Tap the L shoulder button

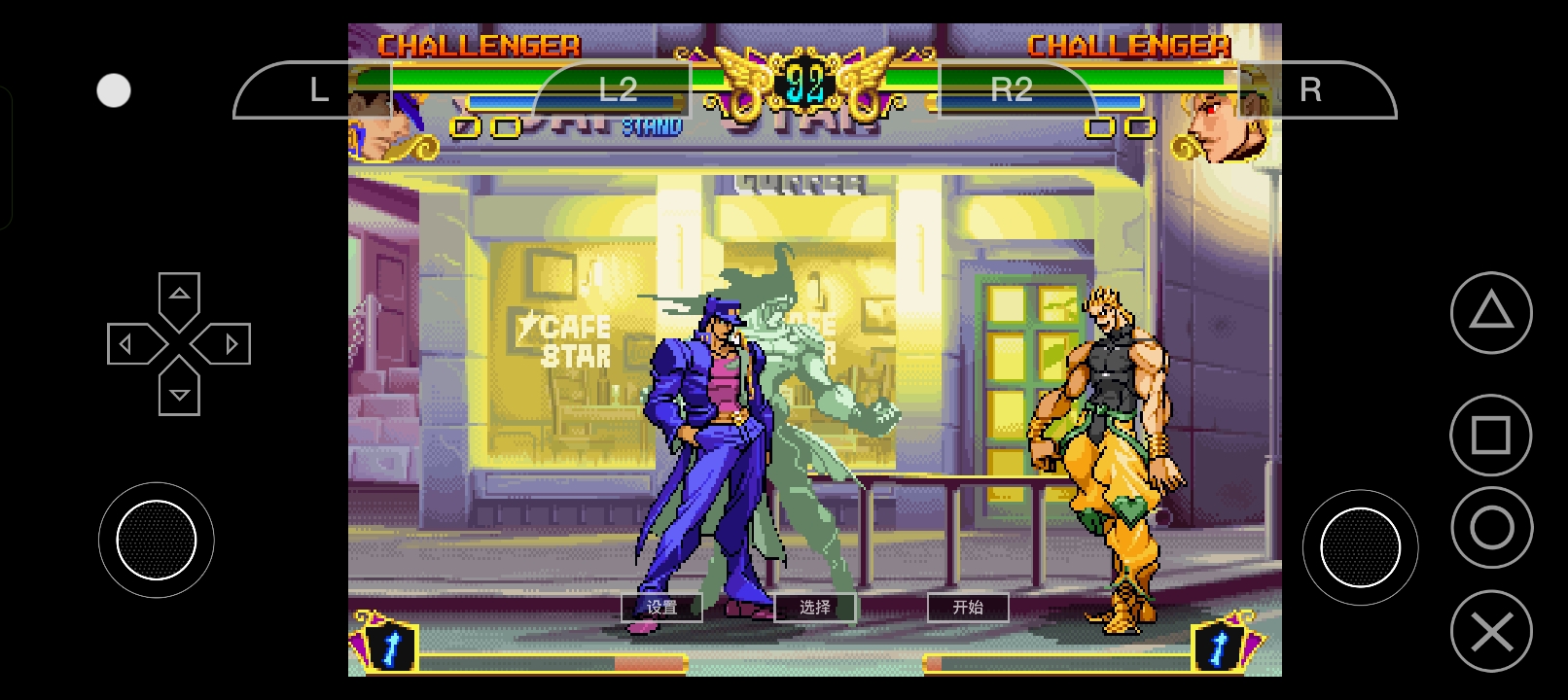316,90
